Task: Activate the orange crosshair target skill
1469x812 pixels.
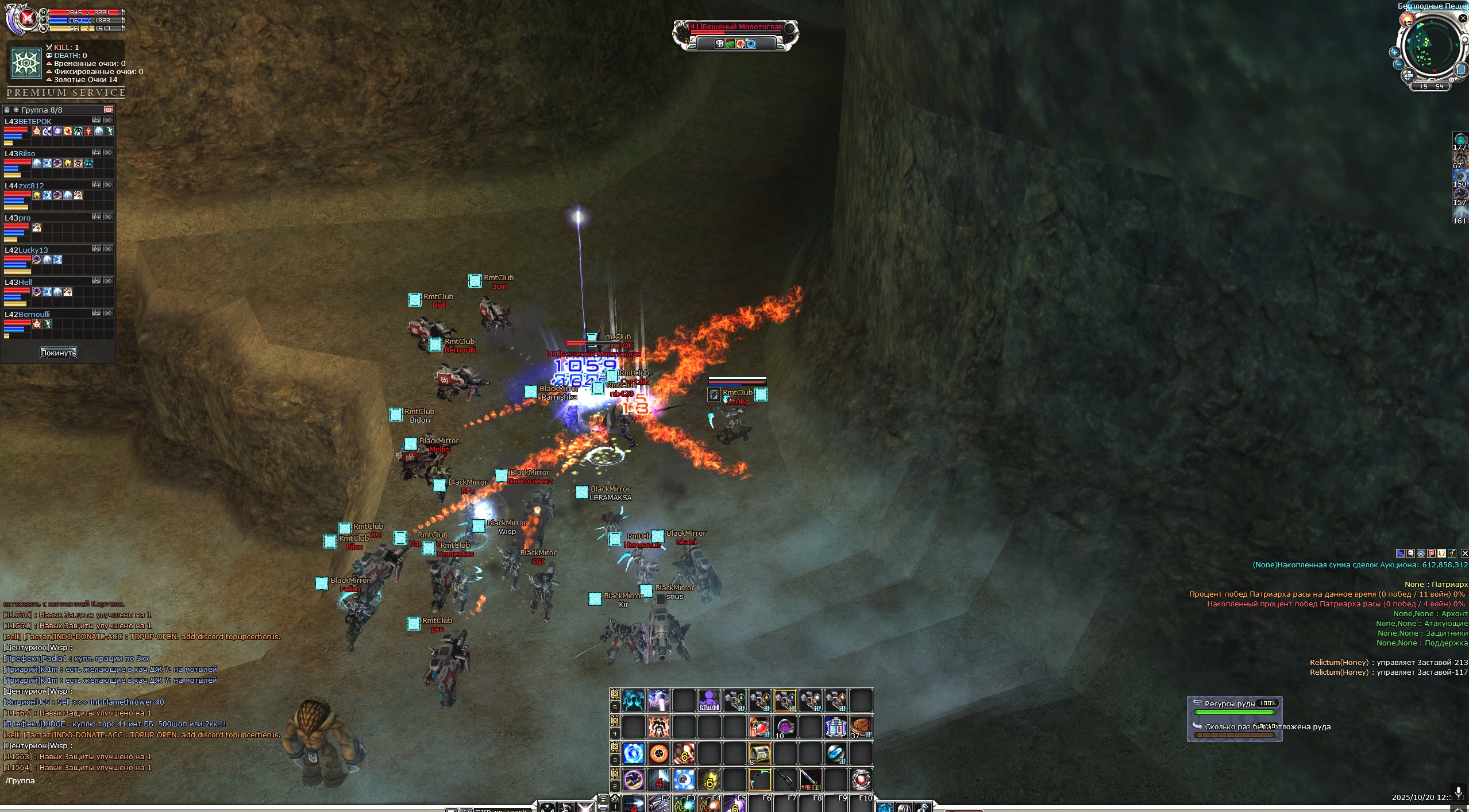Action: click(x=659, y=753)
